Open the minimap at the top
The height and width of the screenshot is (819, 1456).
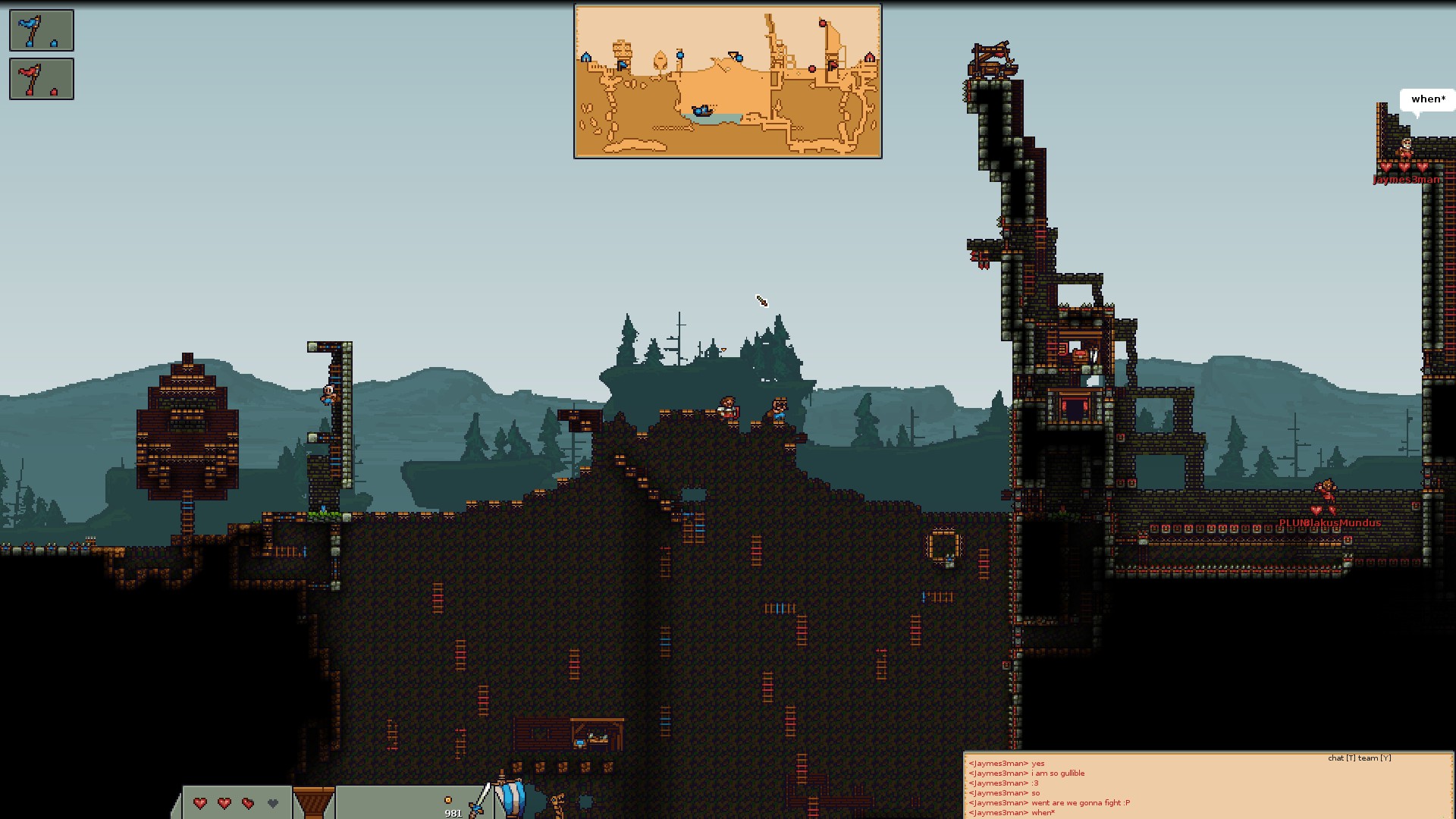click(x=727, y=81)
